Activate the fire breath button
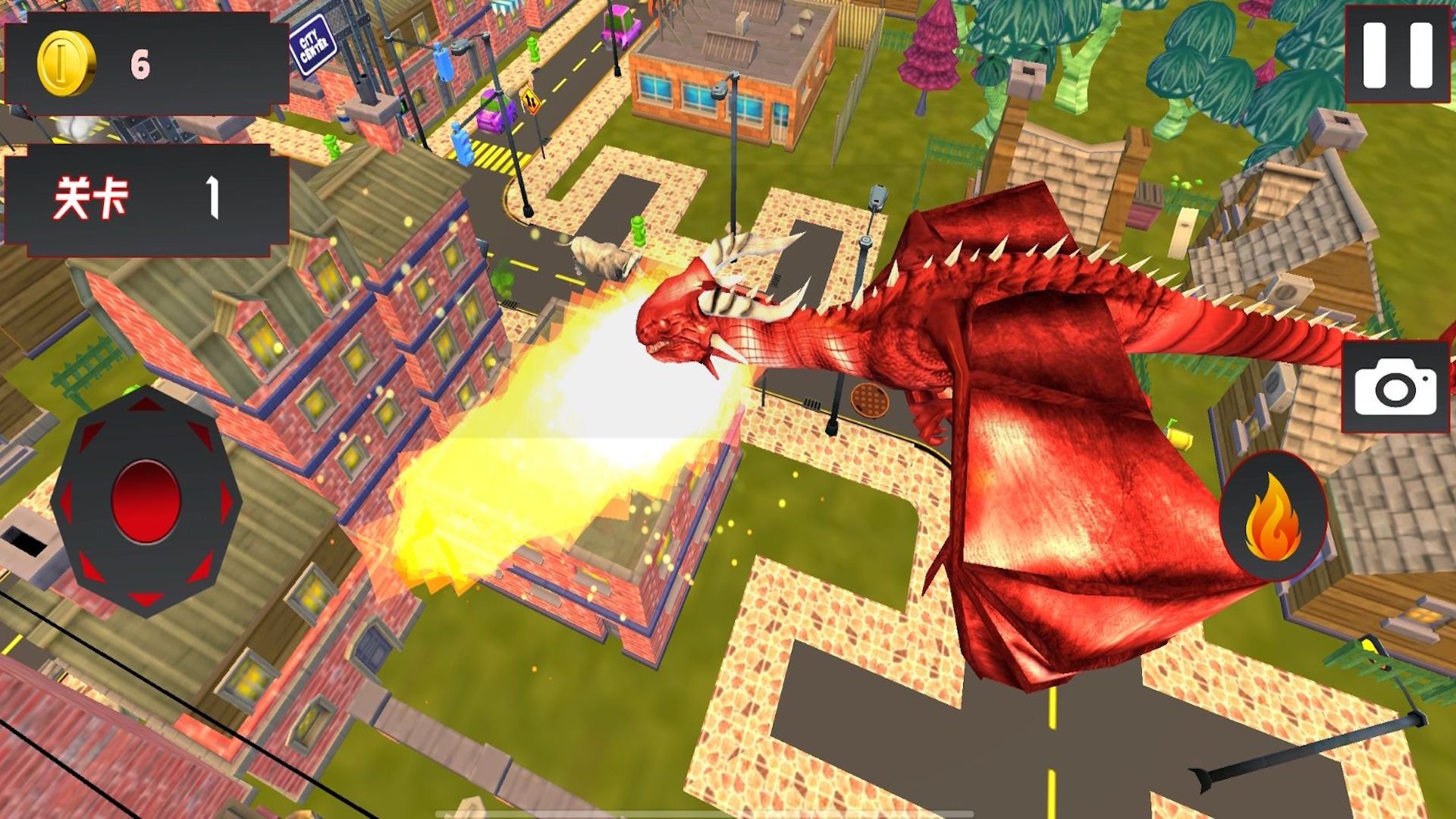This screenshot has width=1456, height=819. point(1272,517)
